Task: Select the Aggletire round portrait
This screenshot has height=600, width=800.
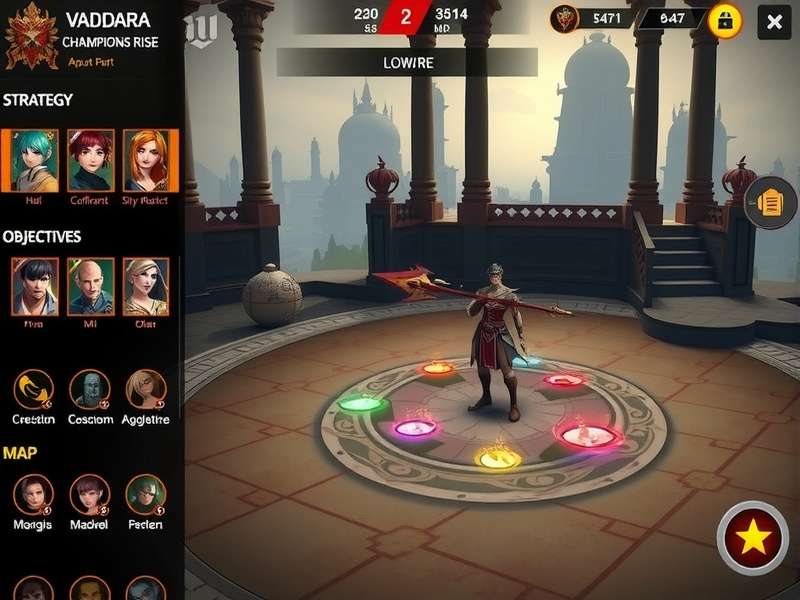Action: [146, 390]
